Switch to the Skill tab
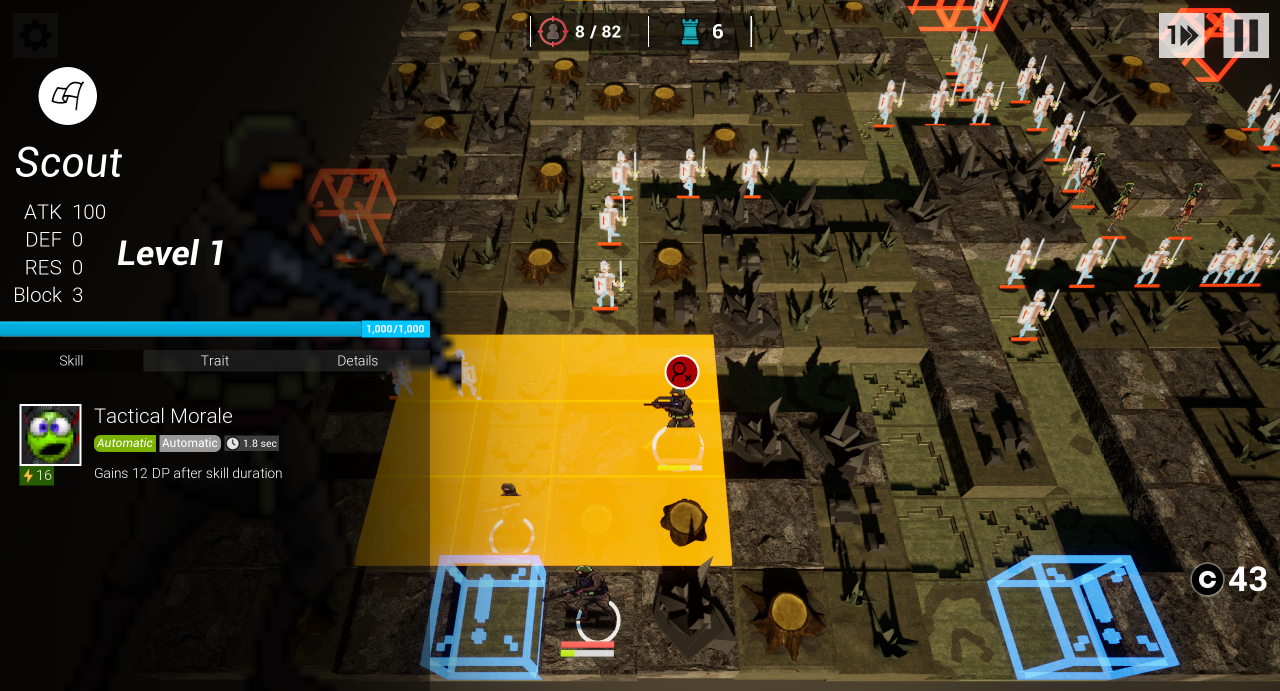The height and width of the screenshot is (691, 1280). point(71,361)
